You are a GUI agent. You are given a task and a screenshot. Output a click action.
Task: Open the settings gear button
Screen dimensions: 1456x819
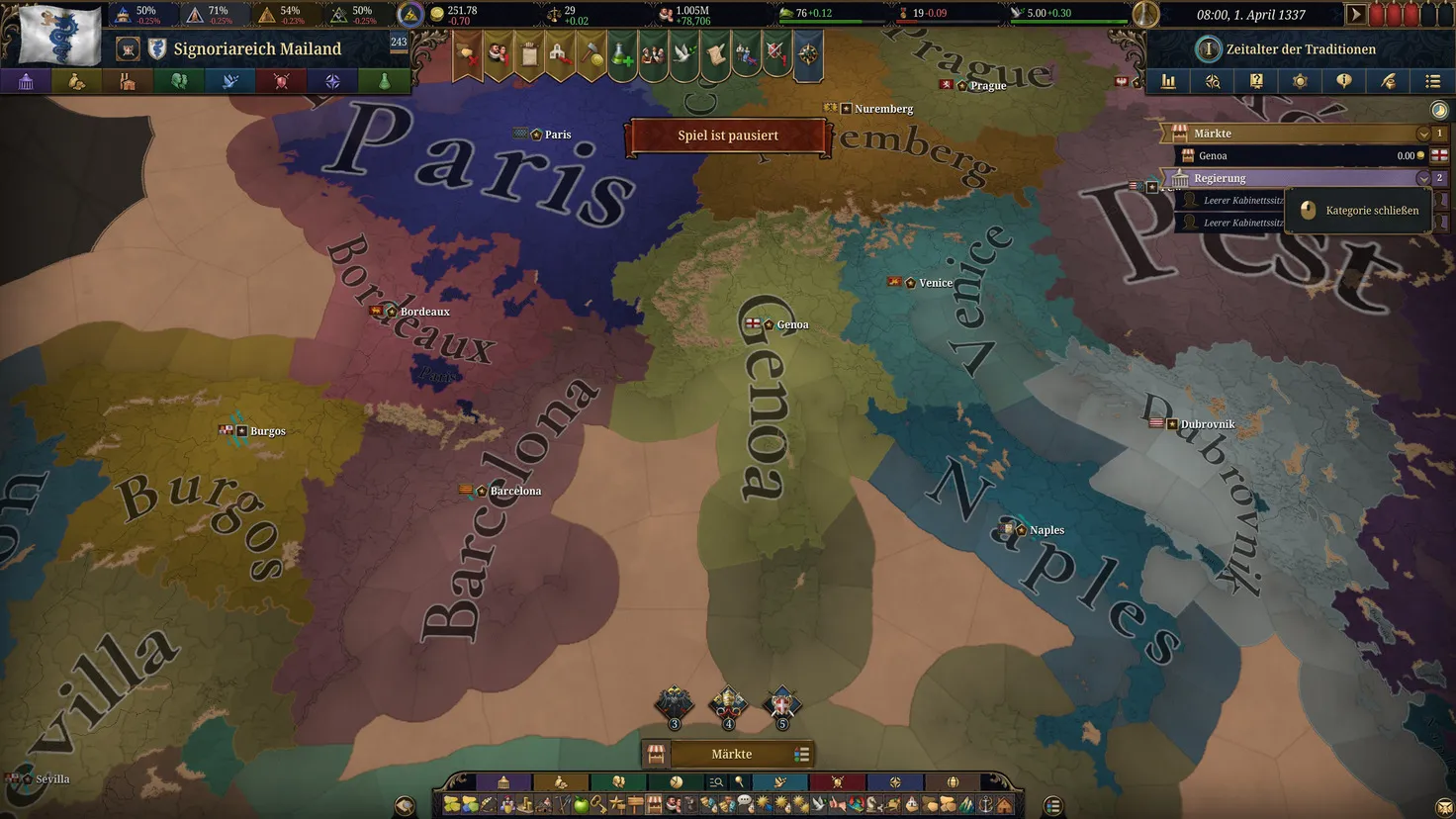[x=1300, y=81]
